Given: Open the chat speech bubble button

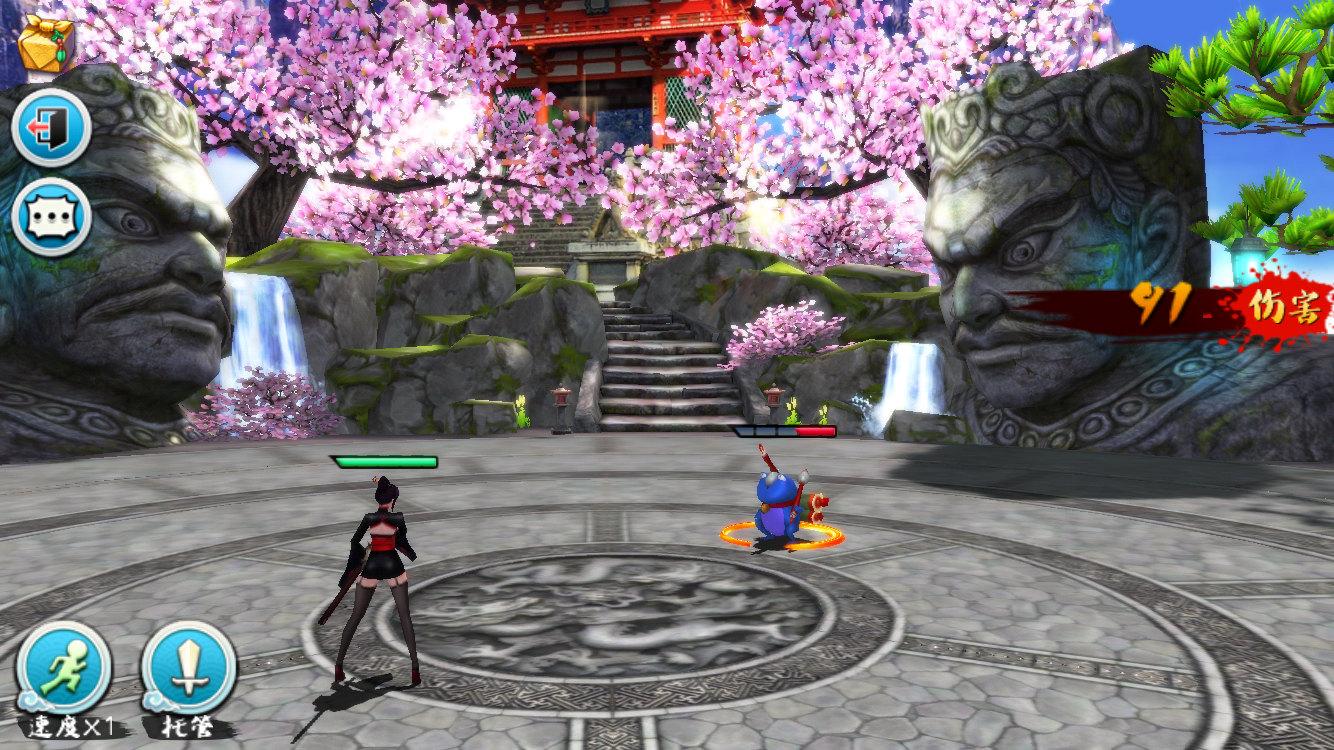Looking at the screenshot, I should [52, 217].
